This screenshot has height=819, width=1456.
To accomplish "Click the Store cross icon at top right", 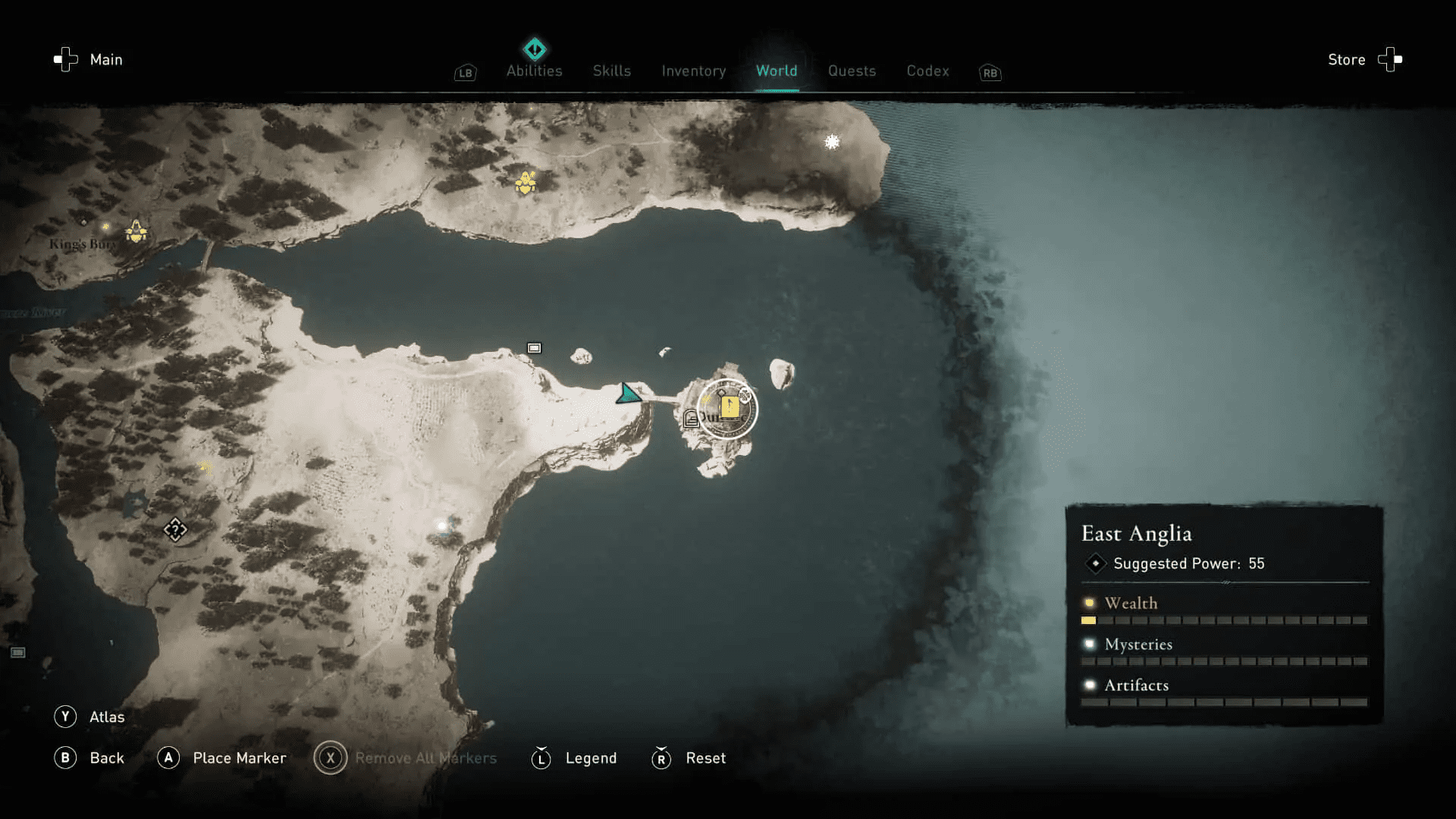I will 1389,59.
